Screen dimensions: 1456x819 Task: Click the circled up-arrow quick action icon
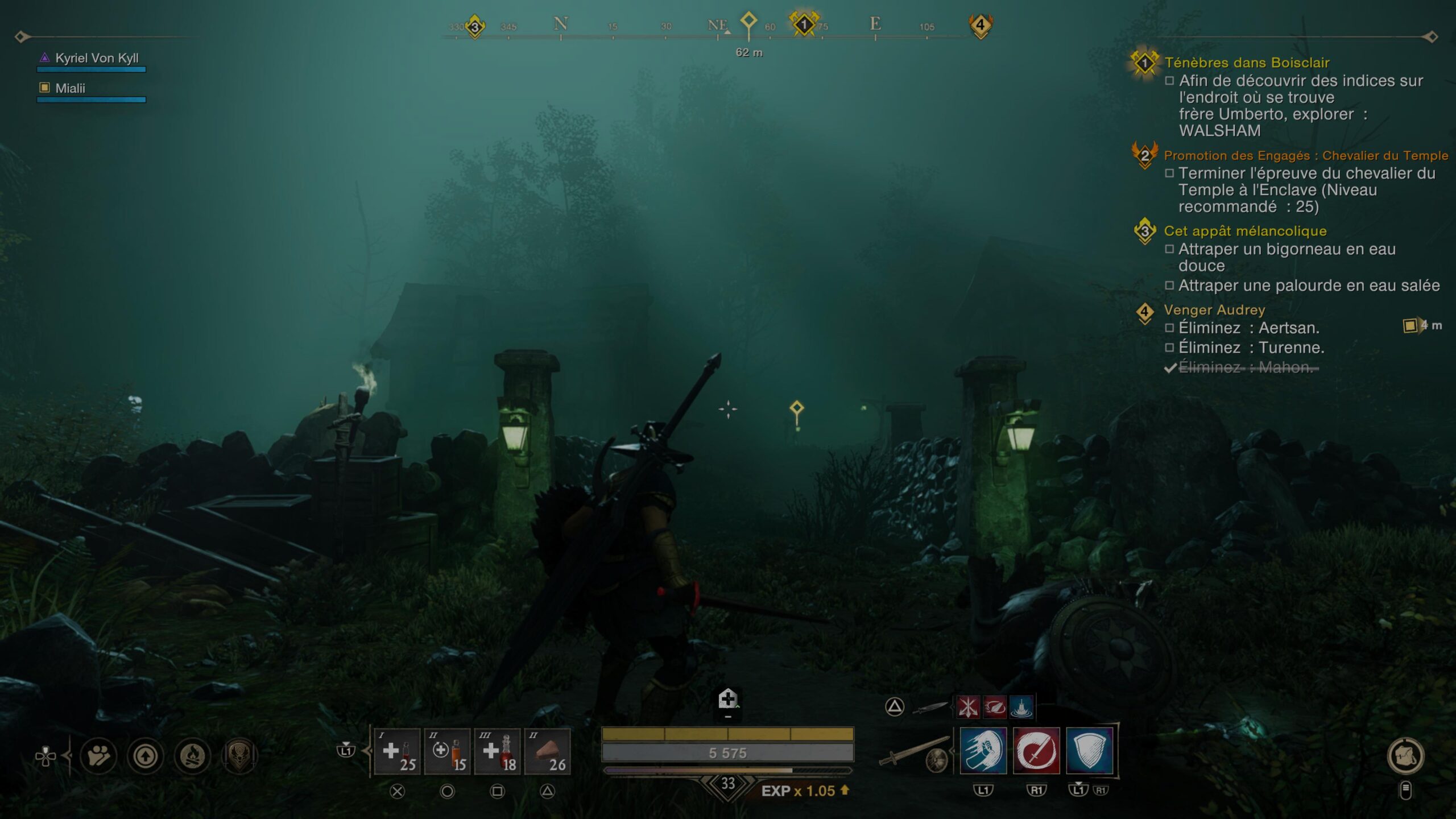coord(146,756)
